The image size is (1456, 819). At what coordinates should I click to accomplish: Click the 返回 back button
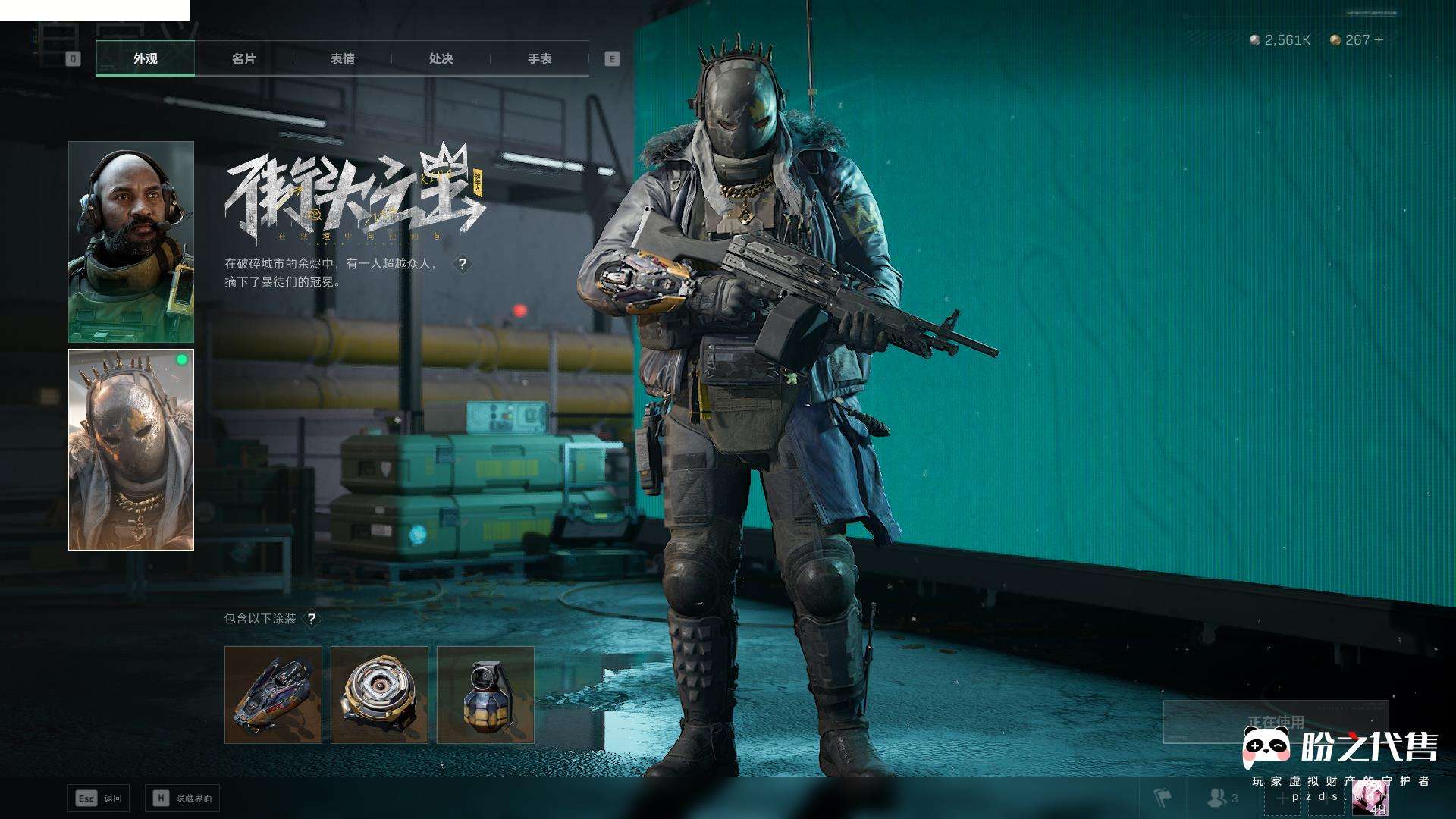99,798
